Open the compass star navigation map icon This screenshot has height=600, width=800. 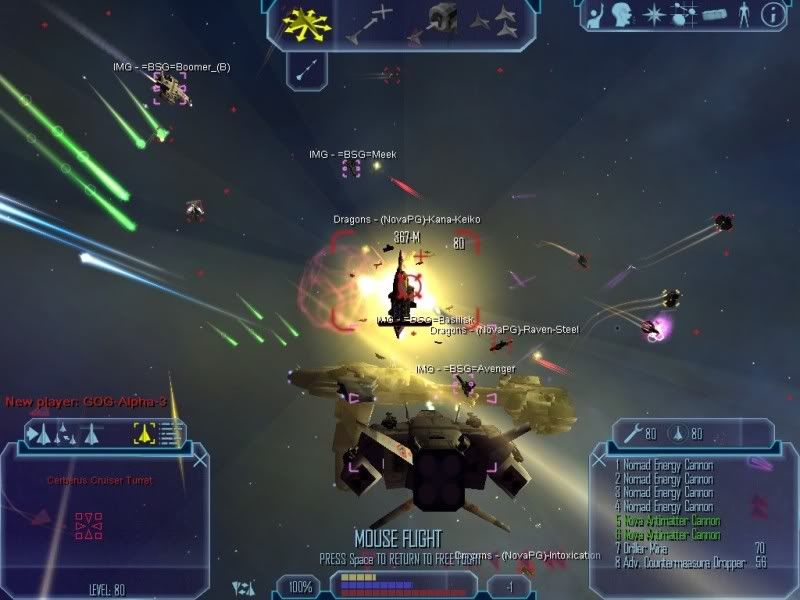[x=654, y=15]
